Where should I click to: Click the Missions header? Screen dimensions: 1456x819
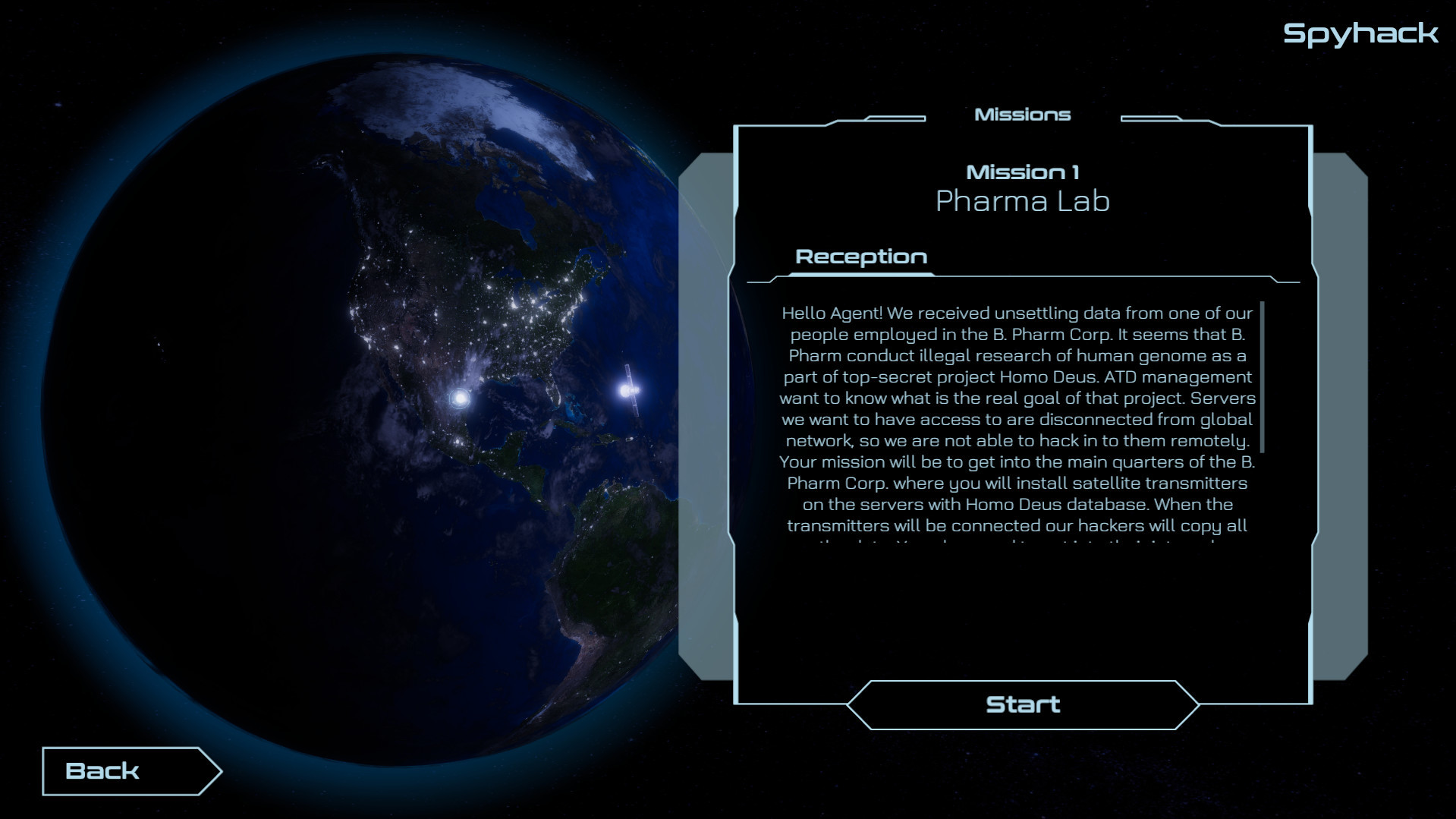pos(1023,114)
